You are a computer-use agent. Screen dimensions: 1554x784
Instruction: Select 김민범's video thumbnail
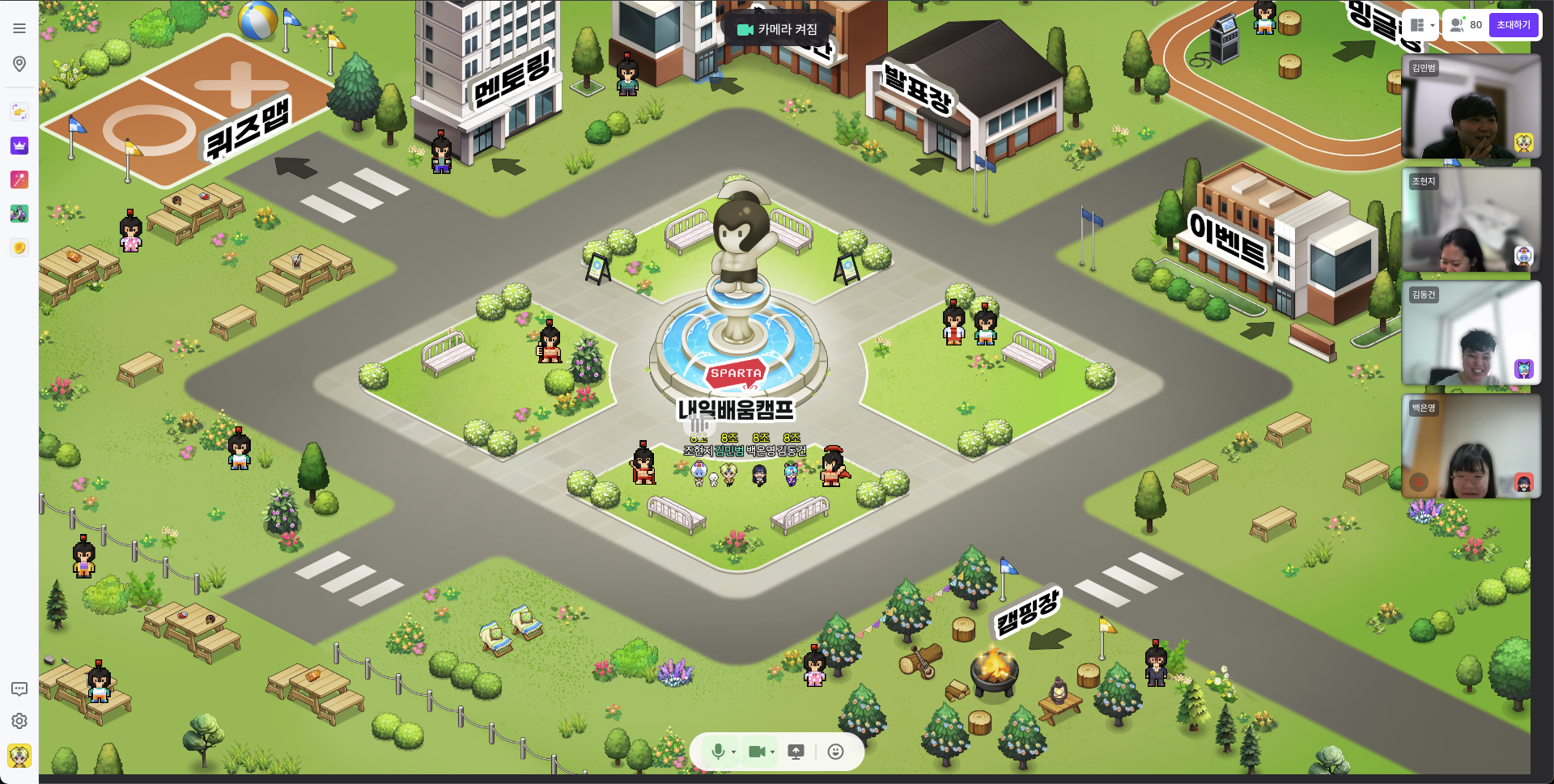[x=1471, y=107]
